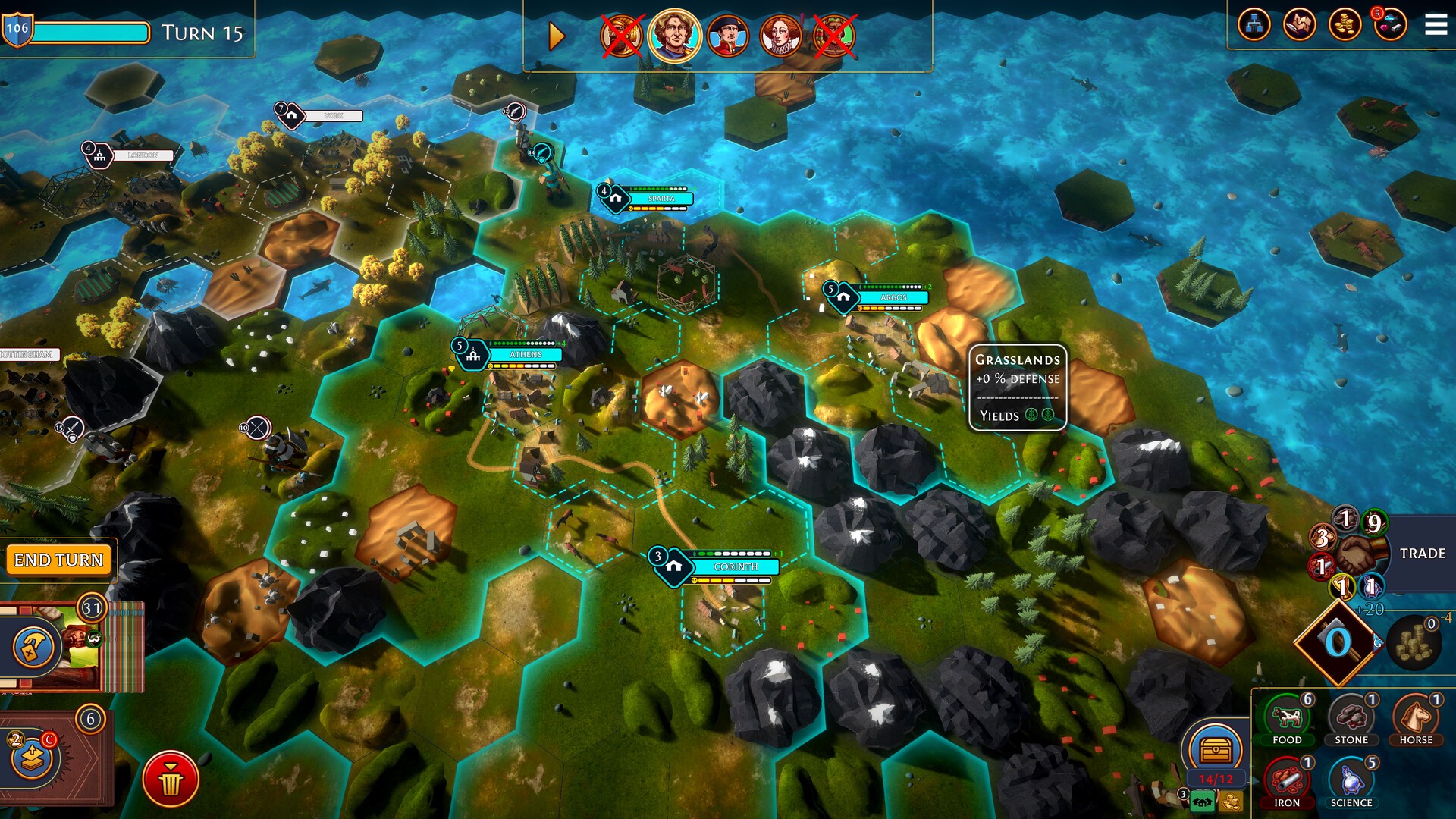
Task: Select the Iron resource
Action: 1287,783
